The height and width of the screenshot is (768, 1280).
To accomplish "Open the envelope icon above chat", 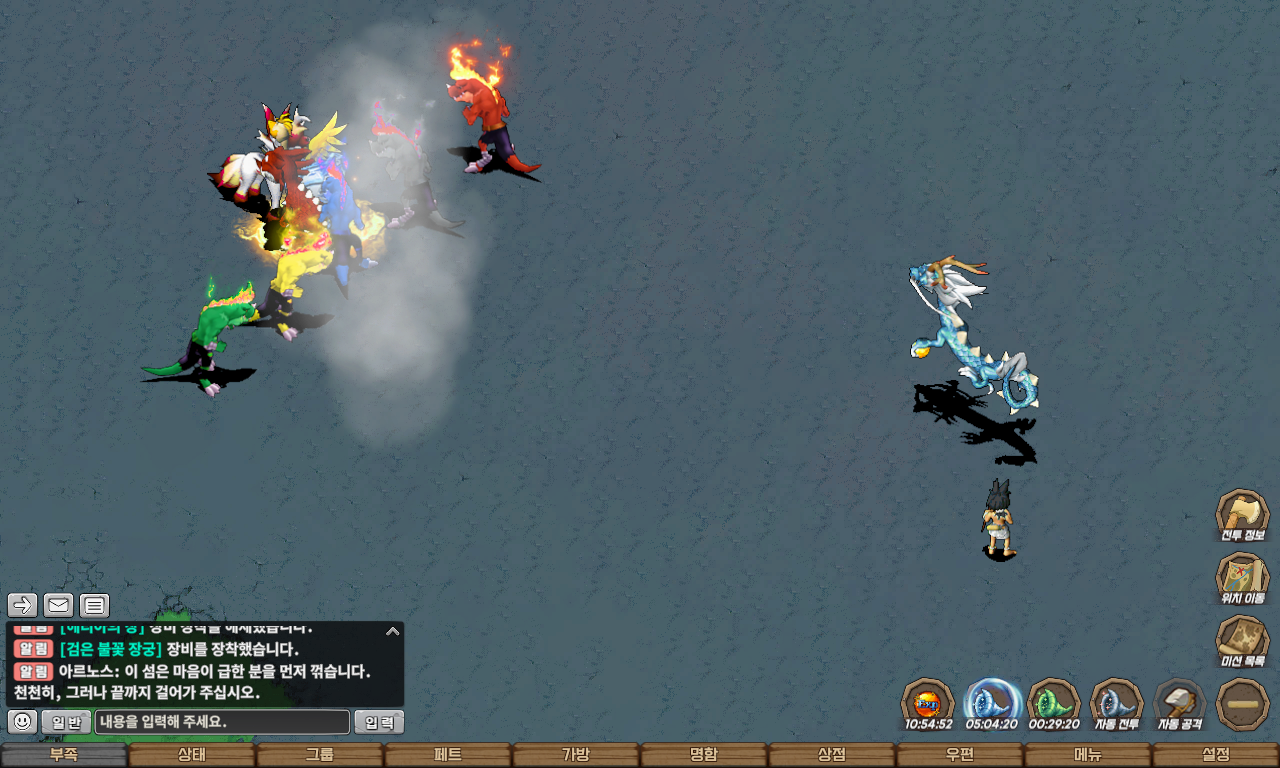I will pos(58,605).
